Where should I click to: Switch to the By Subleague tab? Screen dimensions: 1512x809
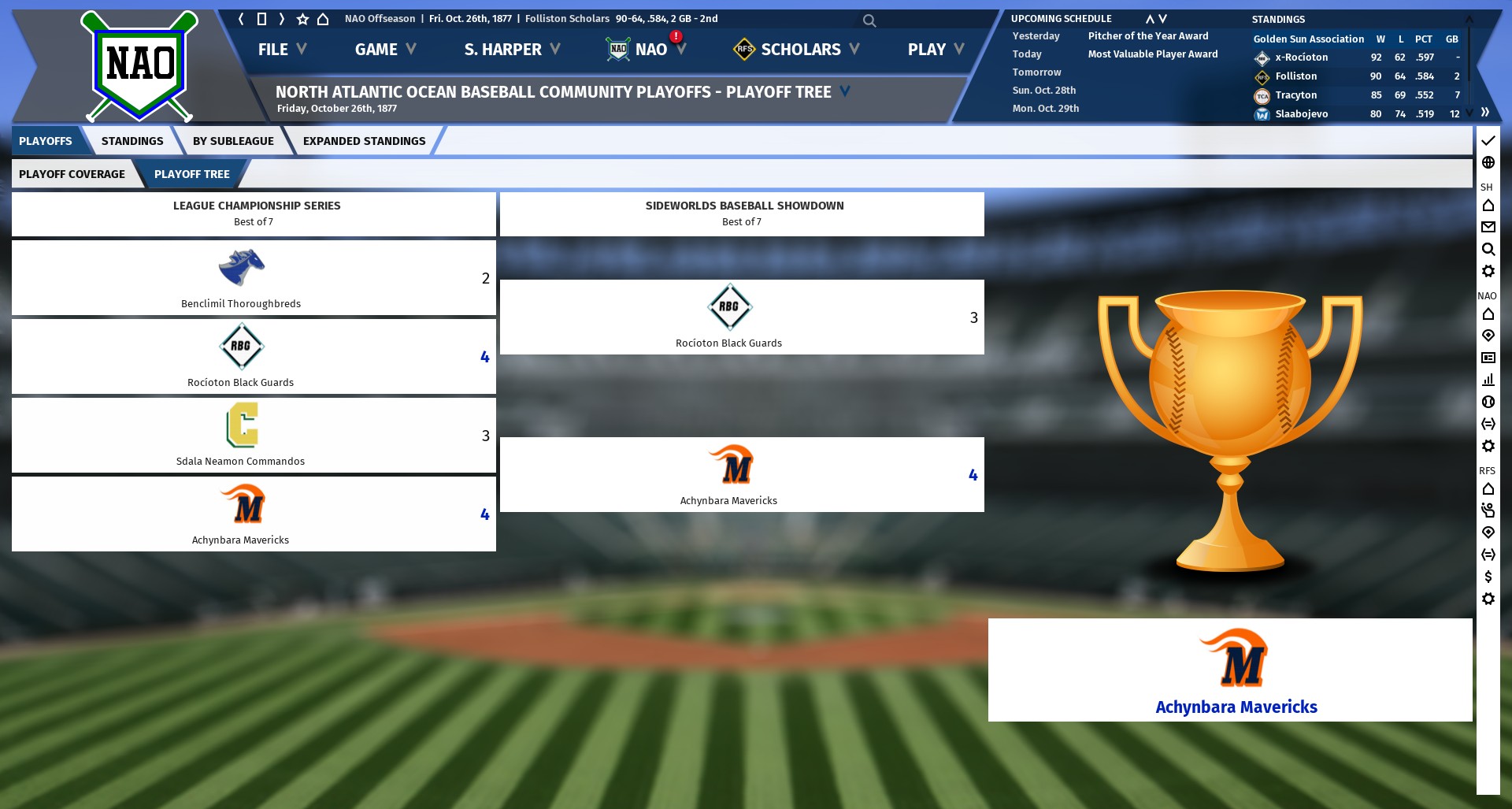point(233,141)
